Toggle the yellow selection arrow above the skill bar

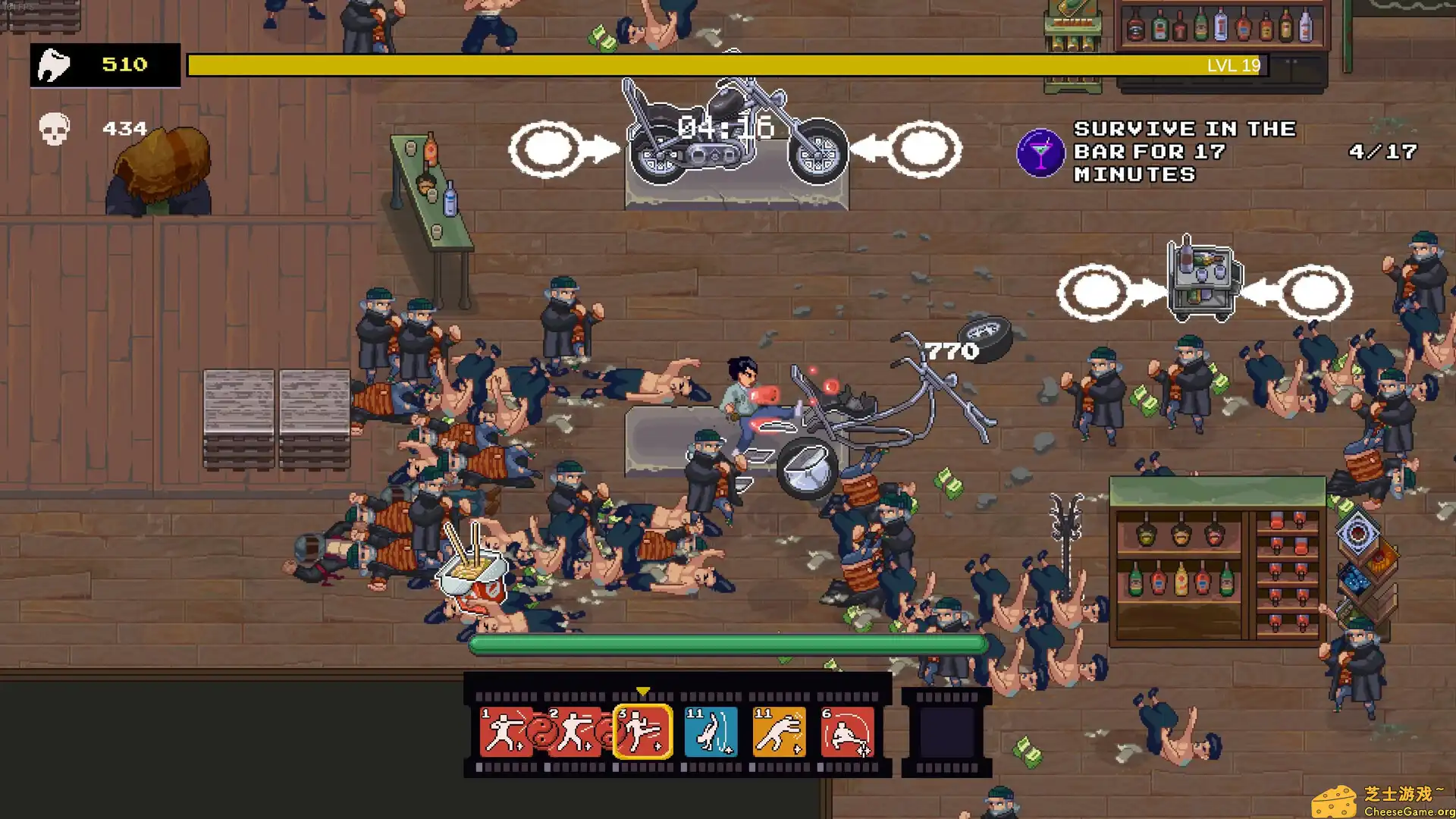(x=645, y=691)
